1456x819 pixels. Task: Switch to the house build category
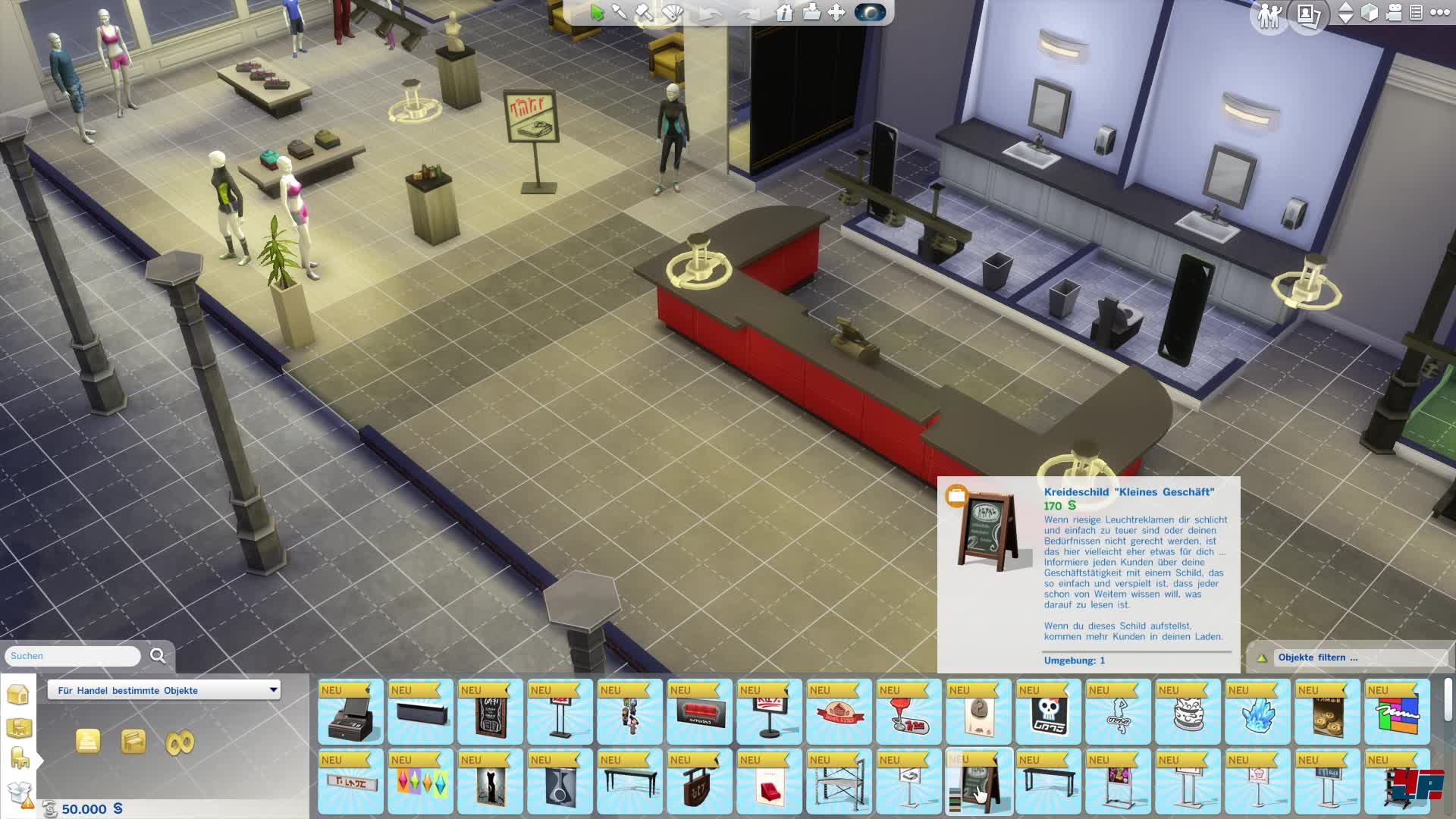[x=18, y=694]
